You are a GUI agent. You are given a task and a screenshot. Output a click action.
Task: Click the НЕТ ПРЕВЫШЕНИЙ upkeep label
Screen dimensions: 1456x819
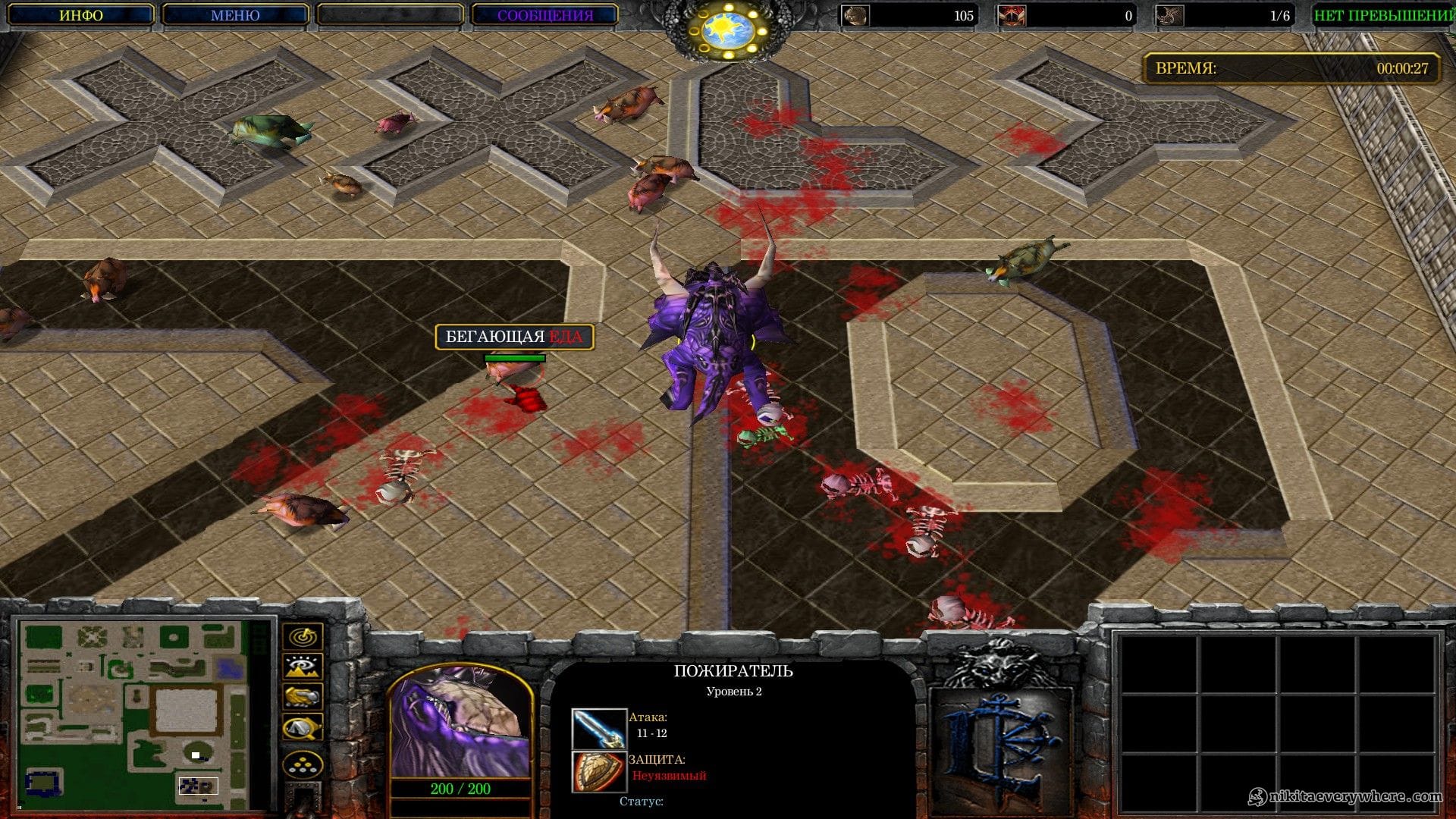click(1382, 15)
